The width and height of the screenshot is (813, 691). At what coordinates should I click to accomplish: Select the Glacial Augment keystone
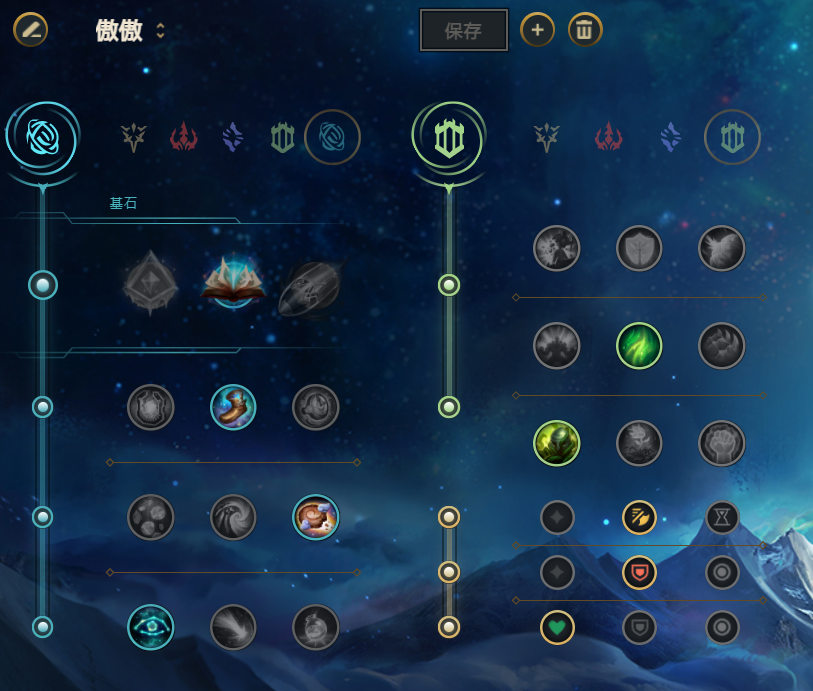(151, 284)
